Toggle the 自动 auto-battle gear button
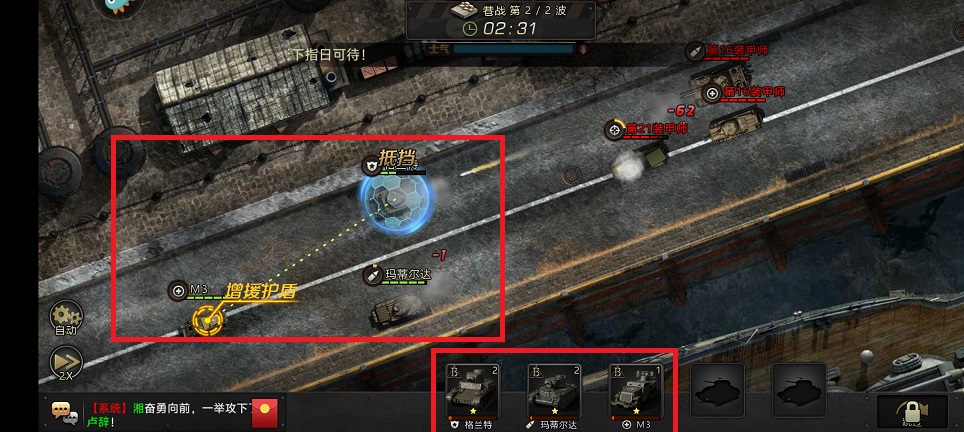 tap(66, 316)
